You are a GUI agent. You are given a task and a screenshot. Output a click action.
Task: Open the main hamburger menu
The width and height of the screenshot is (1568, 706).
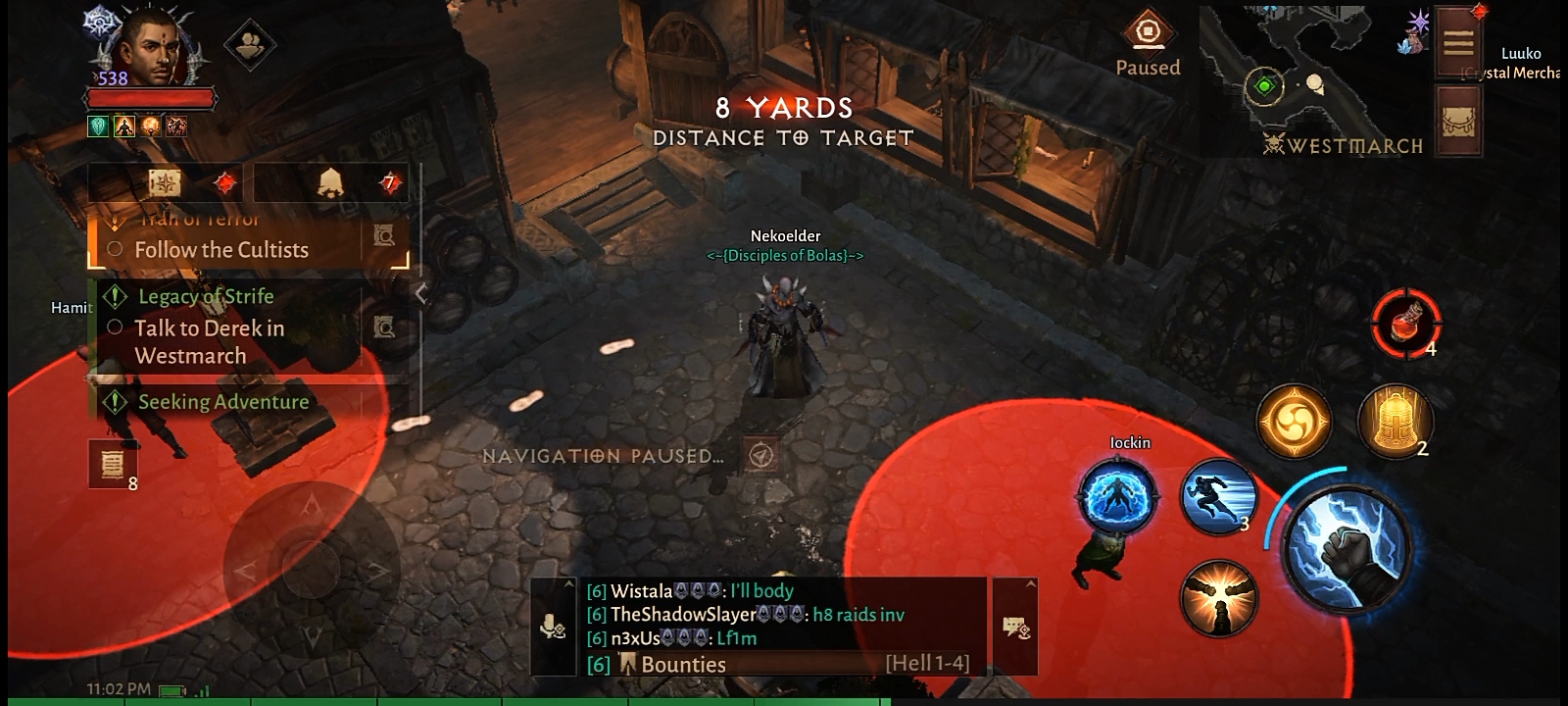click(1457, 42)
